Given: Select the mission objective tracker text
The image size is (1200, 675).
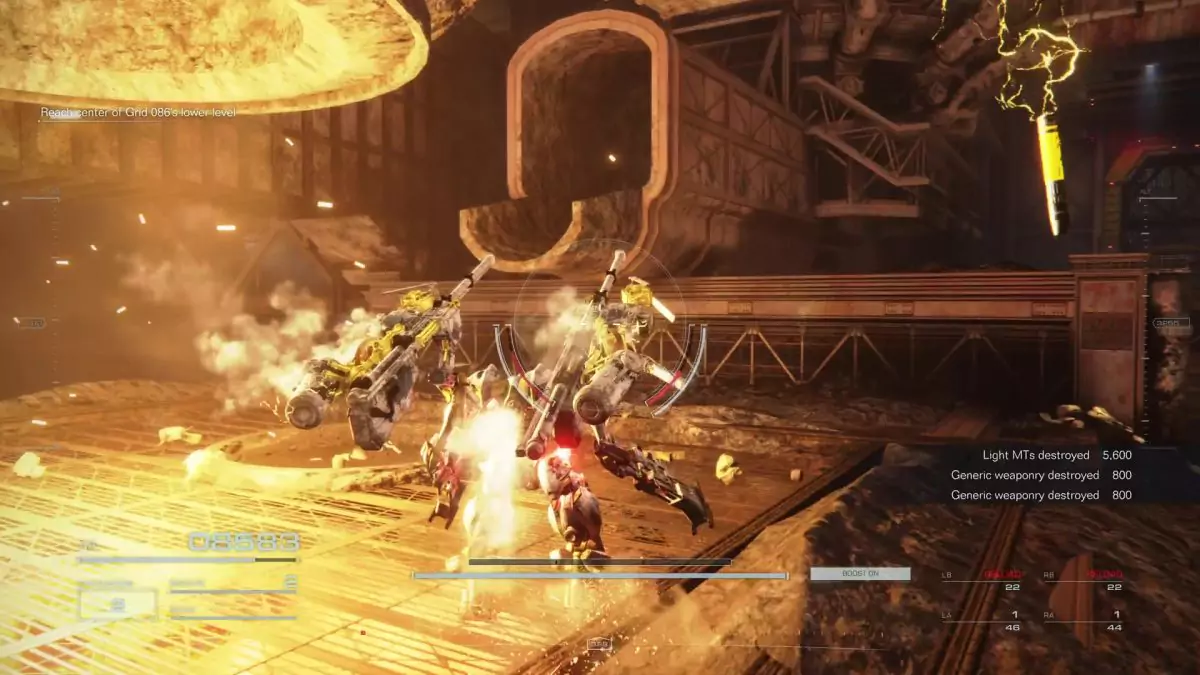Looking at the screenshot, I should pos(138,113).
